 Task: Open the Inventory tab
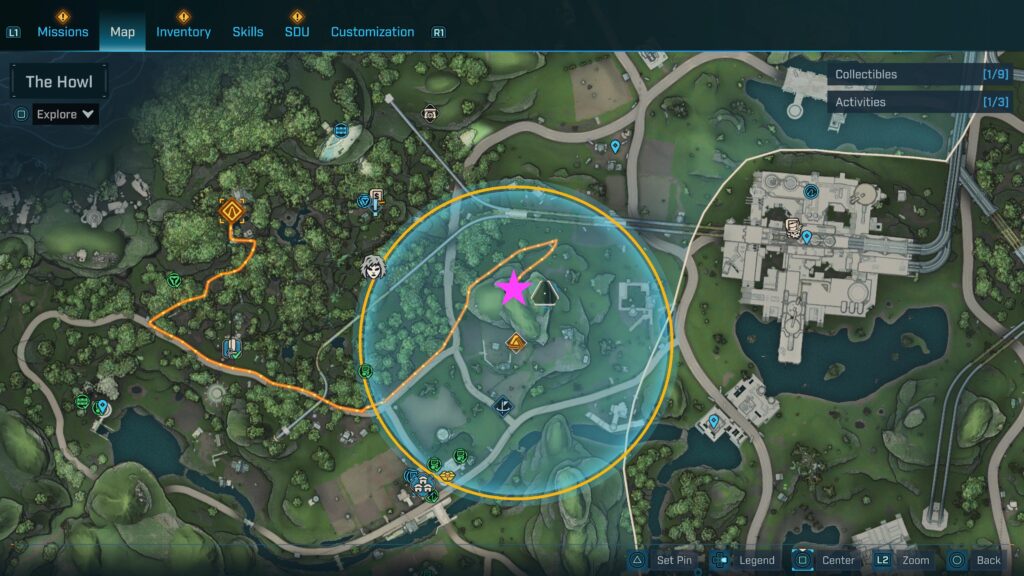(183, 32)
